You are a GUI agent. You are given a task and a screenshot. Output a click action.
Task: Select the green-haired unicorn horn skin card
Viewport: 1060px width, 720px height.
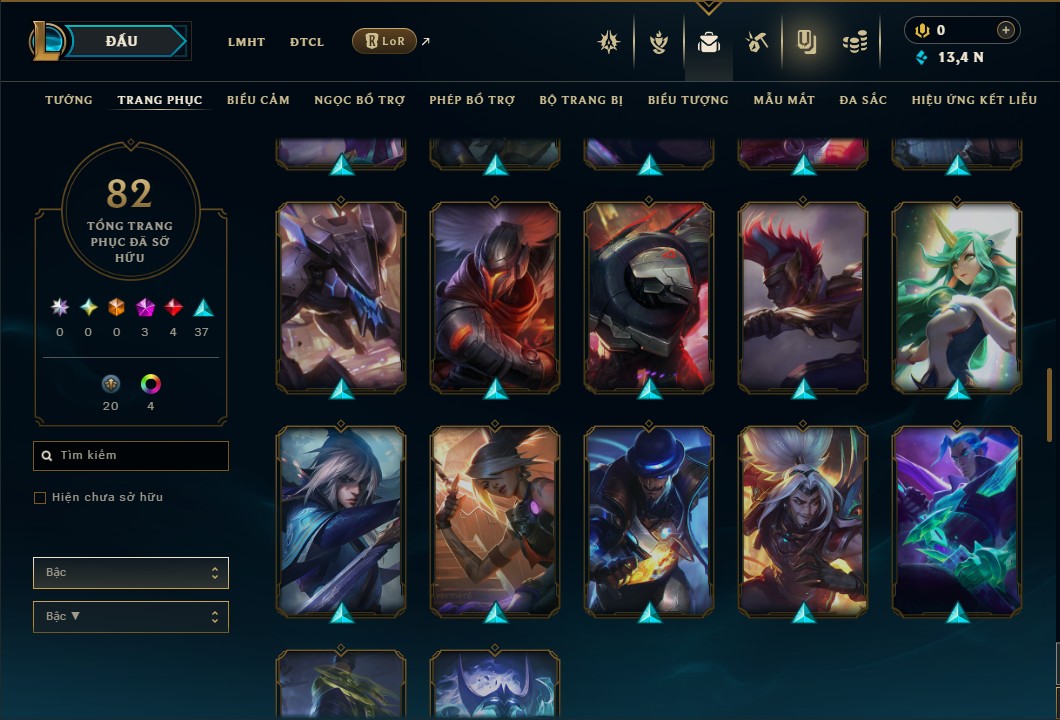click(957, 296)
